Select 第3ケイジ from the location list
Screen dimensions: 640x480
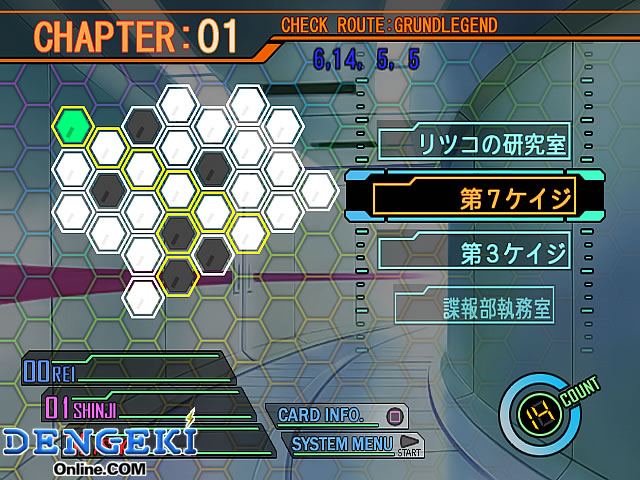coord(477,250)
